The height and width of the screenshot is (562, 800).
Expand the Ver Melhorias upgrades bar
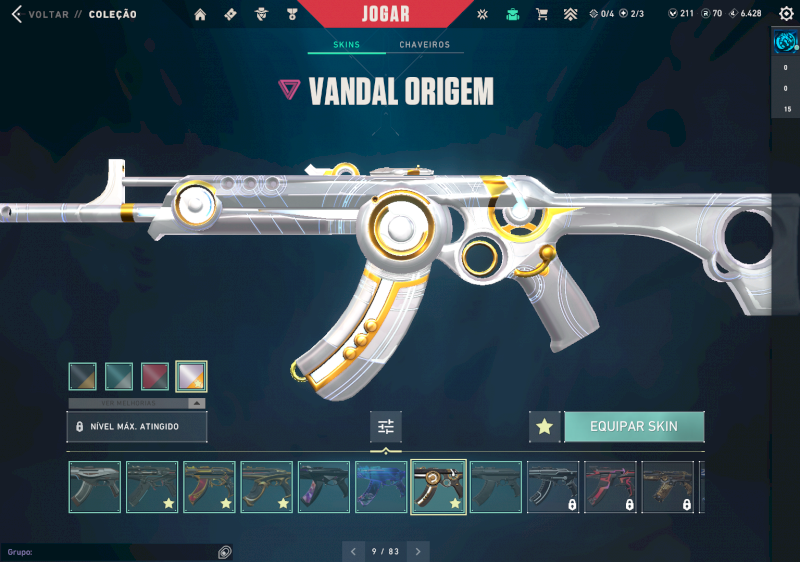click(x=137, y=403)
